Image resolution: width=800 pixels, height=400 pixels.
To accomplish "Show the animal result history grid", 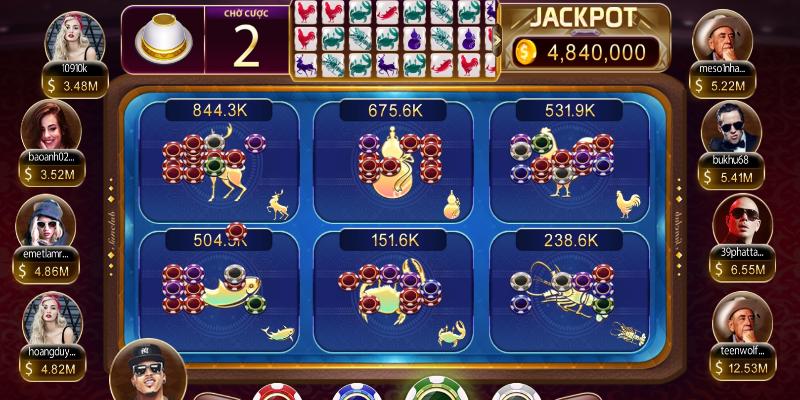I will (394, 39).
